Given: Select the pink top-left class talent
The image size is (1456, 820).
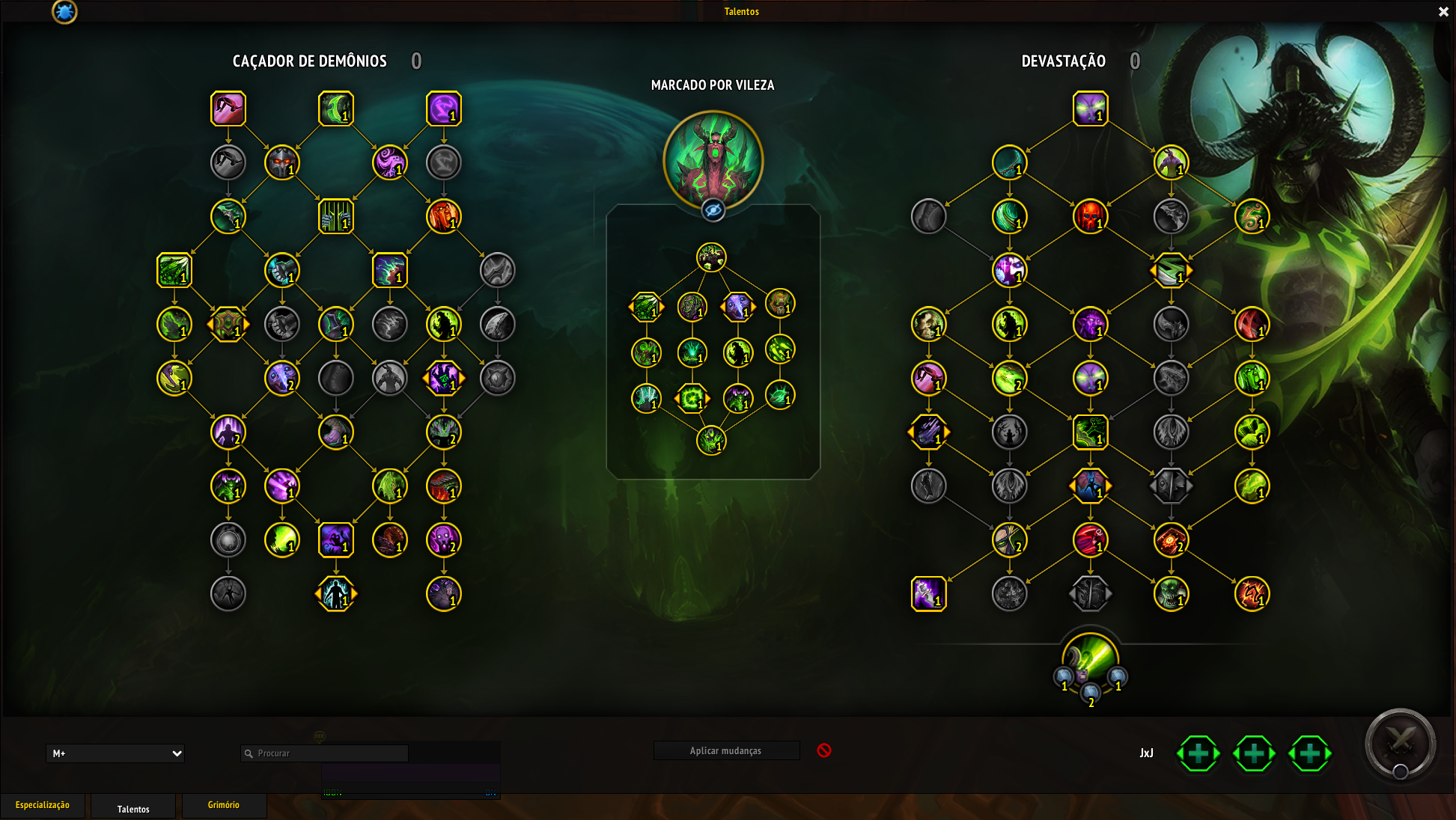Looking at the screenshot, I should (228, 108).
